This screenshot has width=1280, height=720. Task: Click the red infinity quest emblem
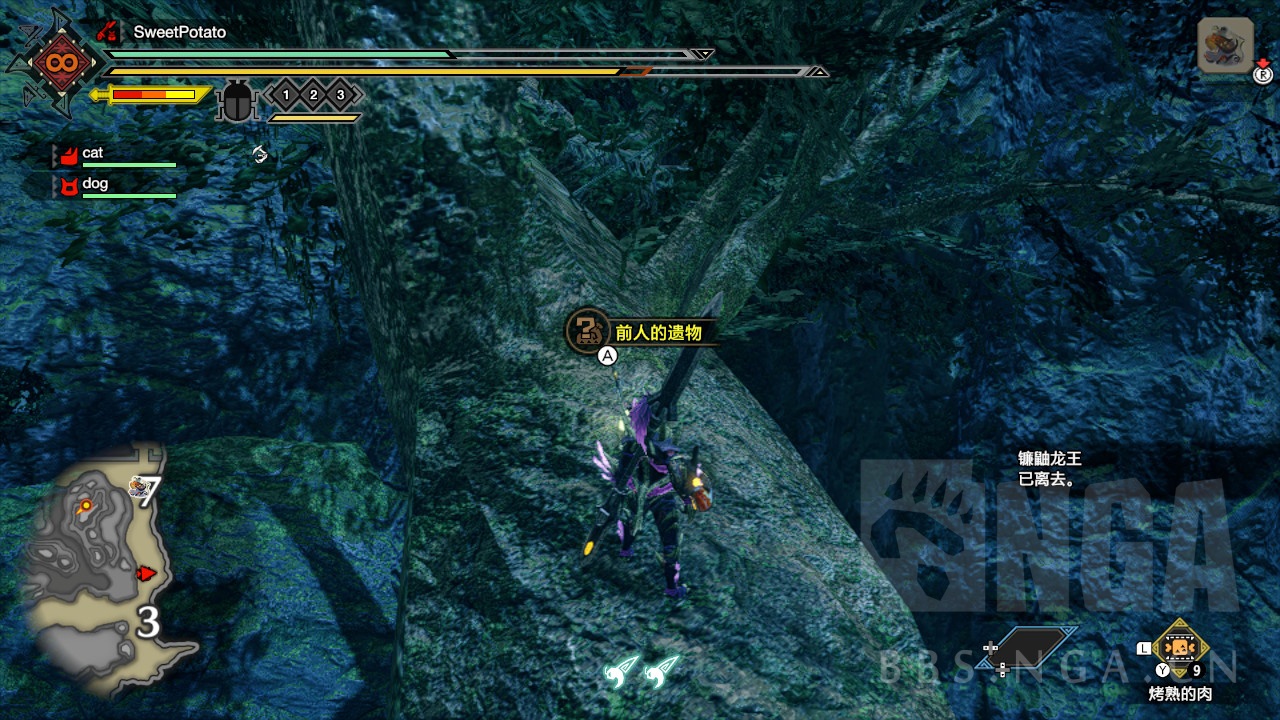point(54,64)
